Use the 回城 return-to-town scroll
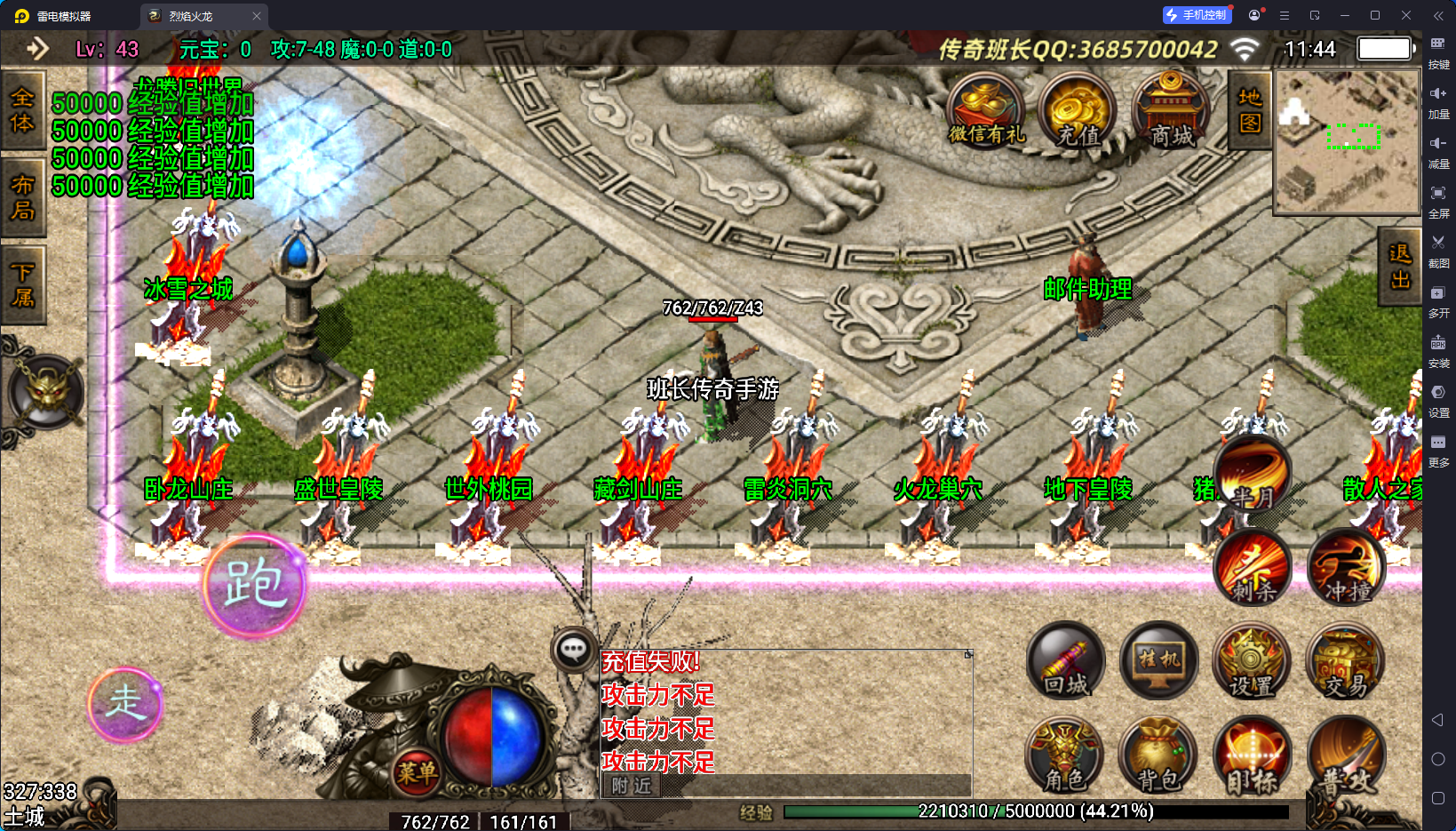 [1066, 661]
